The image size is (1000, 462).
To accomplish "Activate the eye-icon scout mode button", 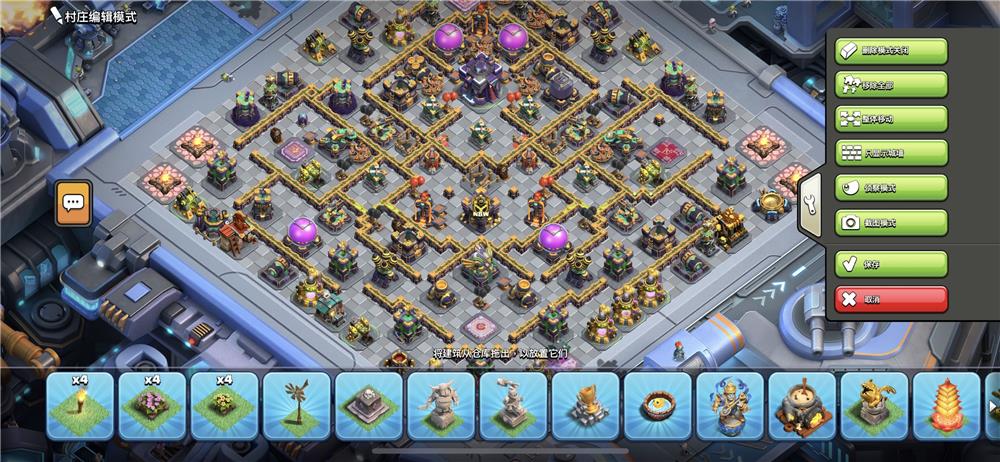I will (x=890, y=188).
